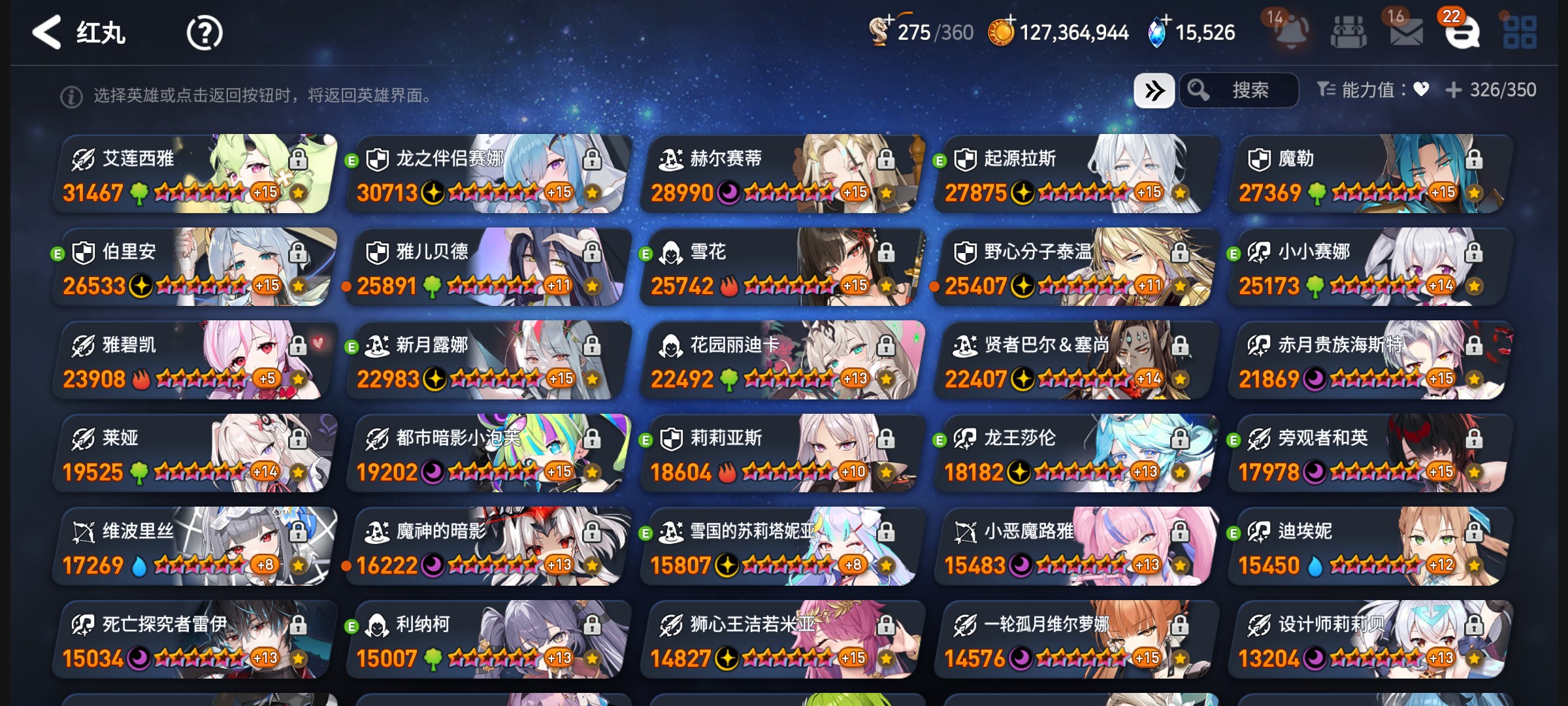The height and width of the screenshot is (706, 1568).
Task: Select hero 赫尔赛蒂 card
Action: 784,174
